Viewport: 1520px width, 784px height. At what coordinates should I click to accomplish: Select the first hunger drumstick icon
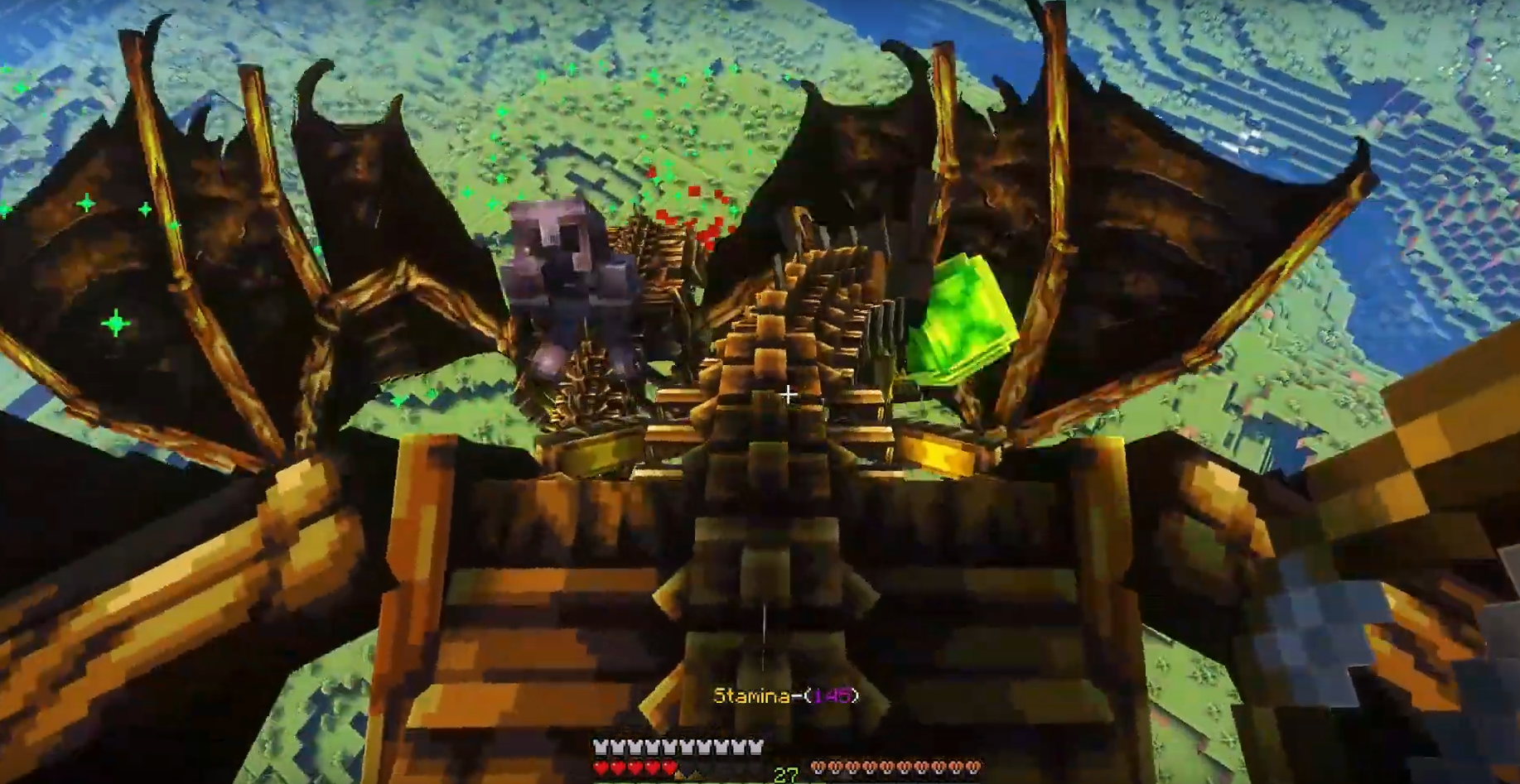(820, 767)
